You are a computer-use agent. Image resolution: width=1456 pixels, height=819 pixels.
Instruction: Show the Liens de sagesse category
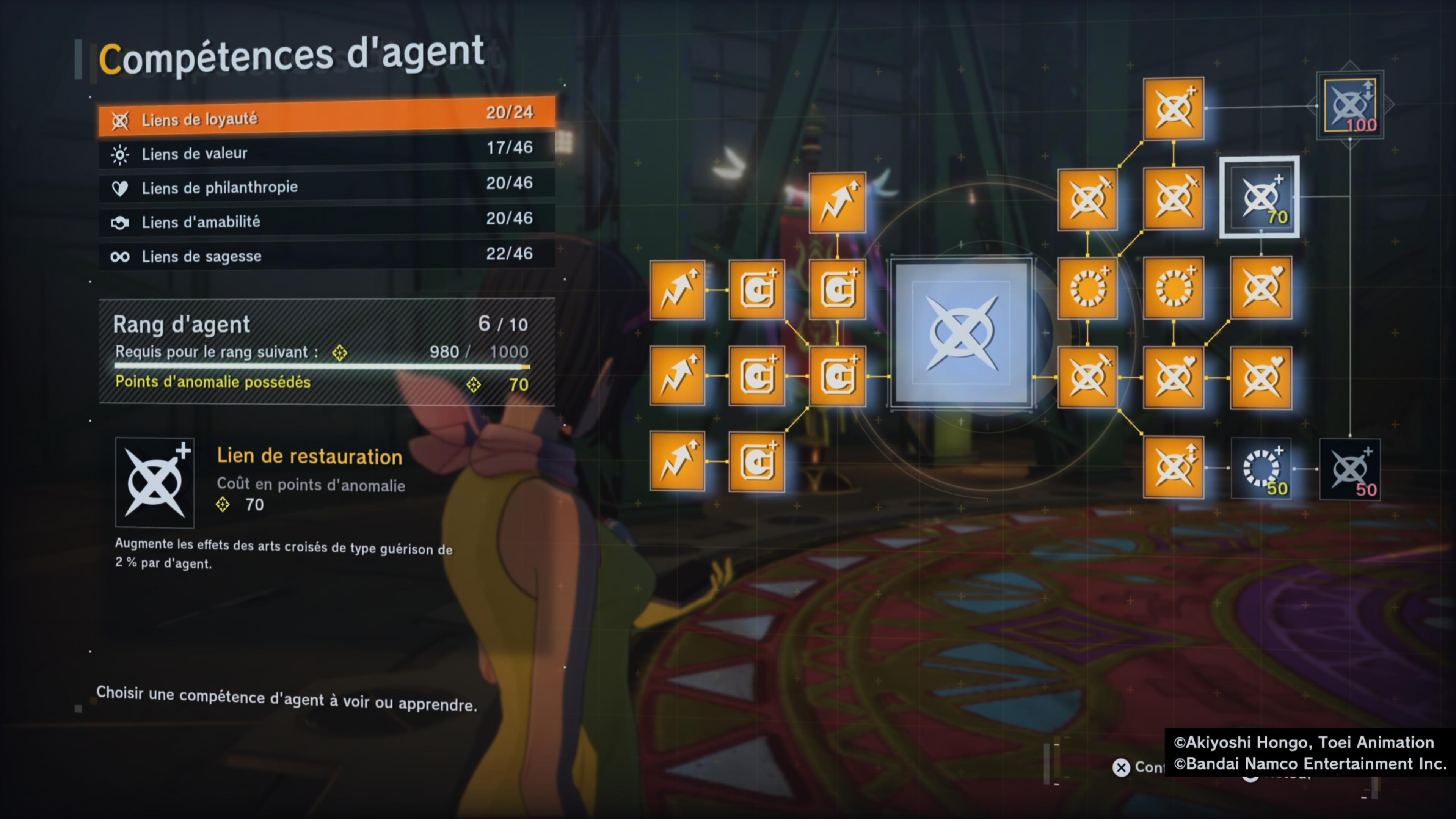pos(326,256)
